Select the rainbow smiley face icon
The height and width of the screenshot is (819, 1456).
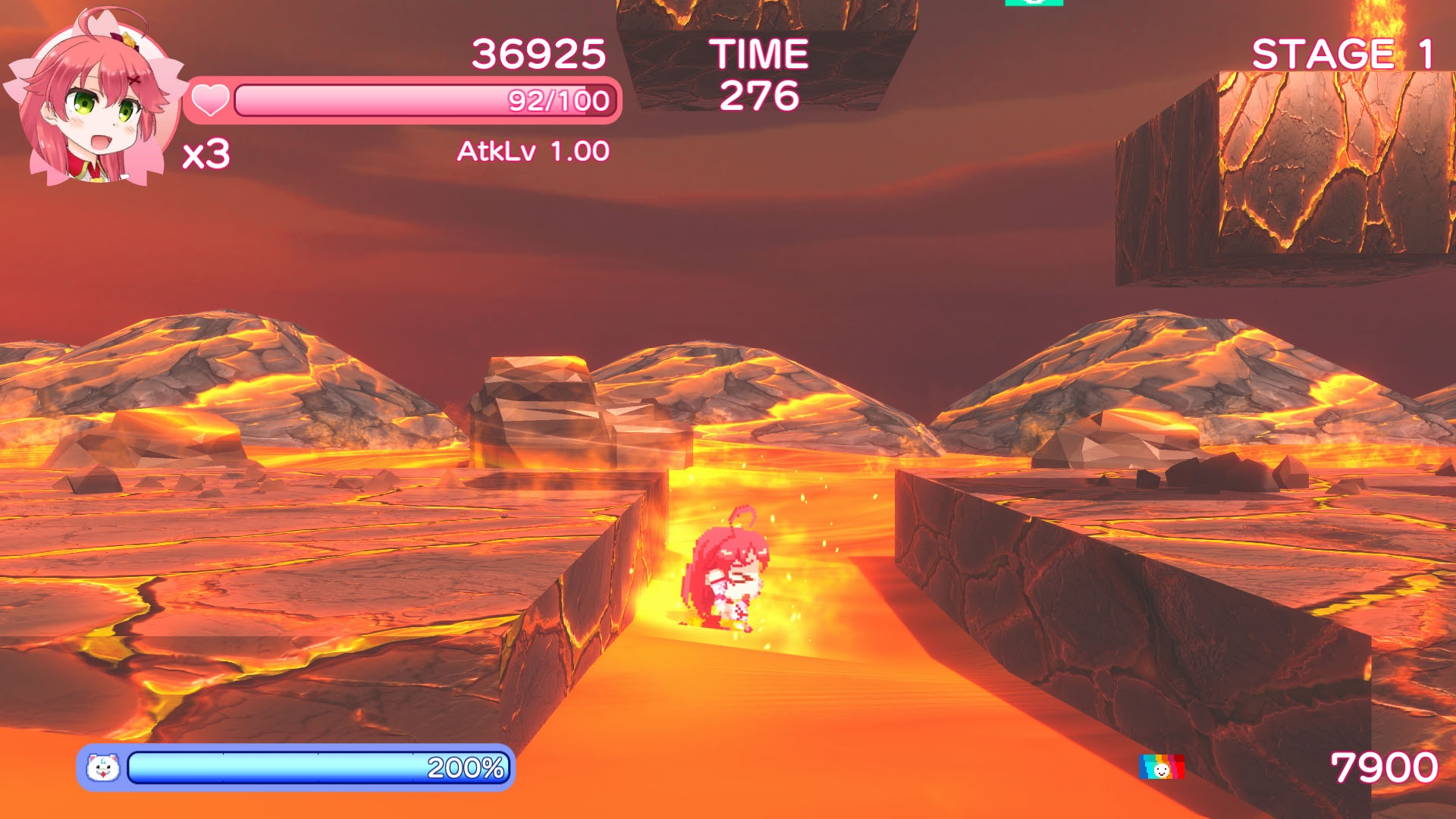click(x=1161, y=767)
